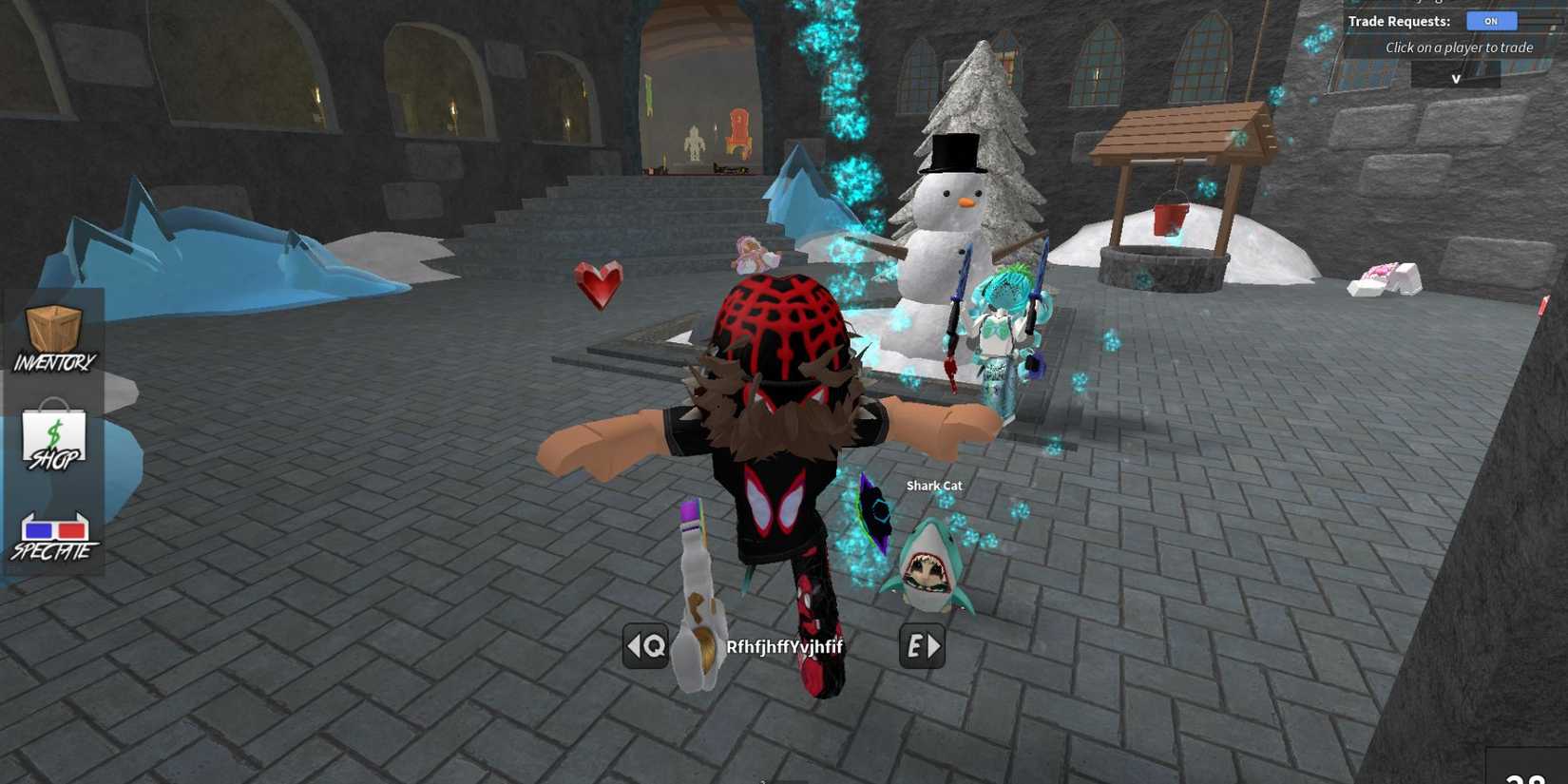This screenshot has height=784, width=1568.
Task: Switch Trade Requests to OFF
Action: pos(1491,20)
